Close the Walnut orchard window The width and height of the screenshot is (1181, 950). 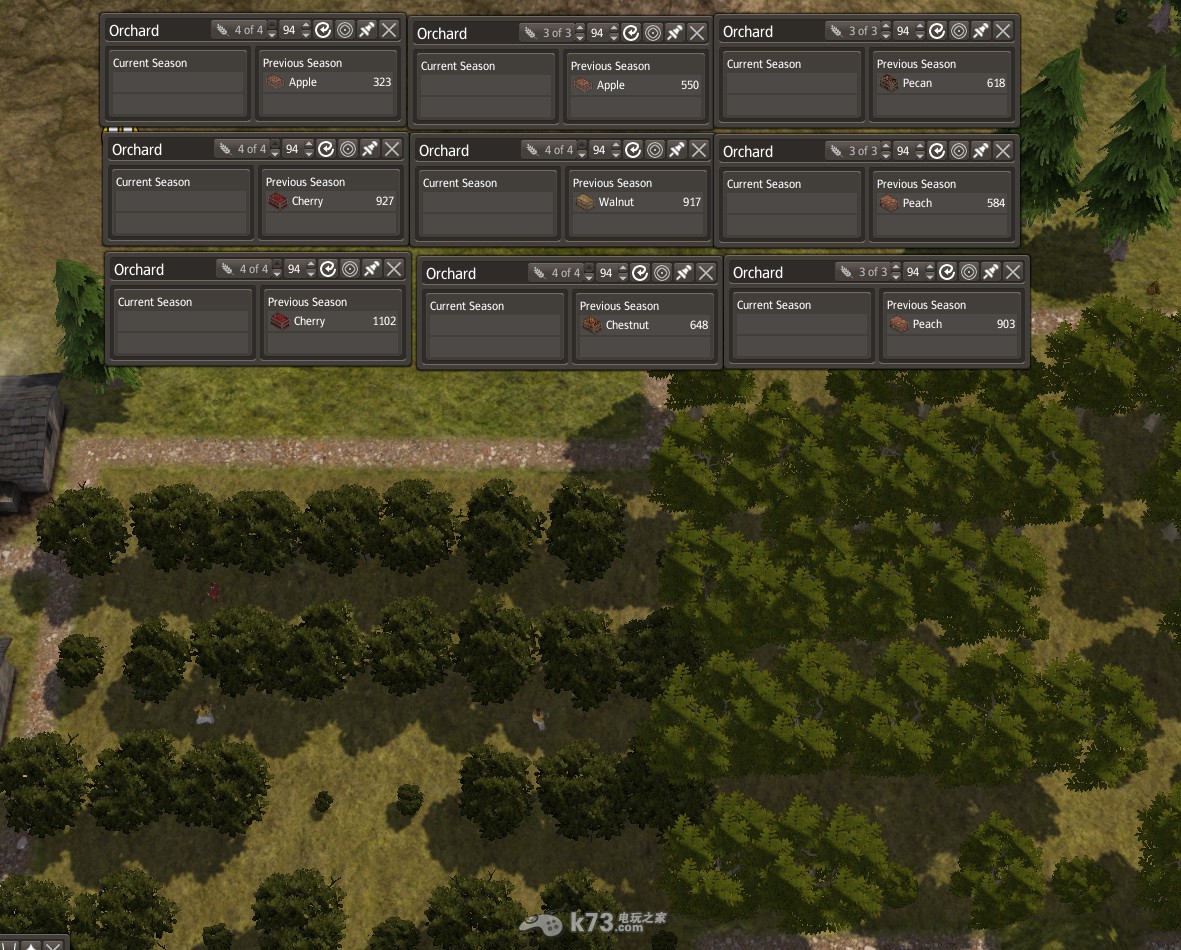click(699, 150)
